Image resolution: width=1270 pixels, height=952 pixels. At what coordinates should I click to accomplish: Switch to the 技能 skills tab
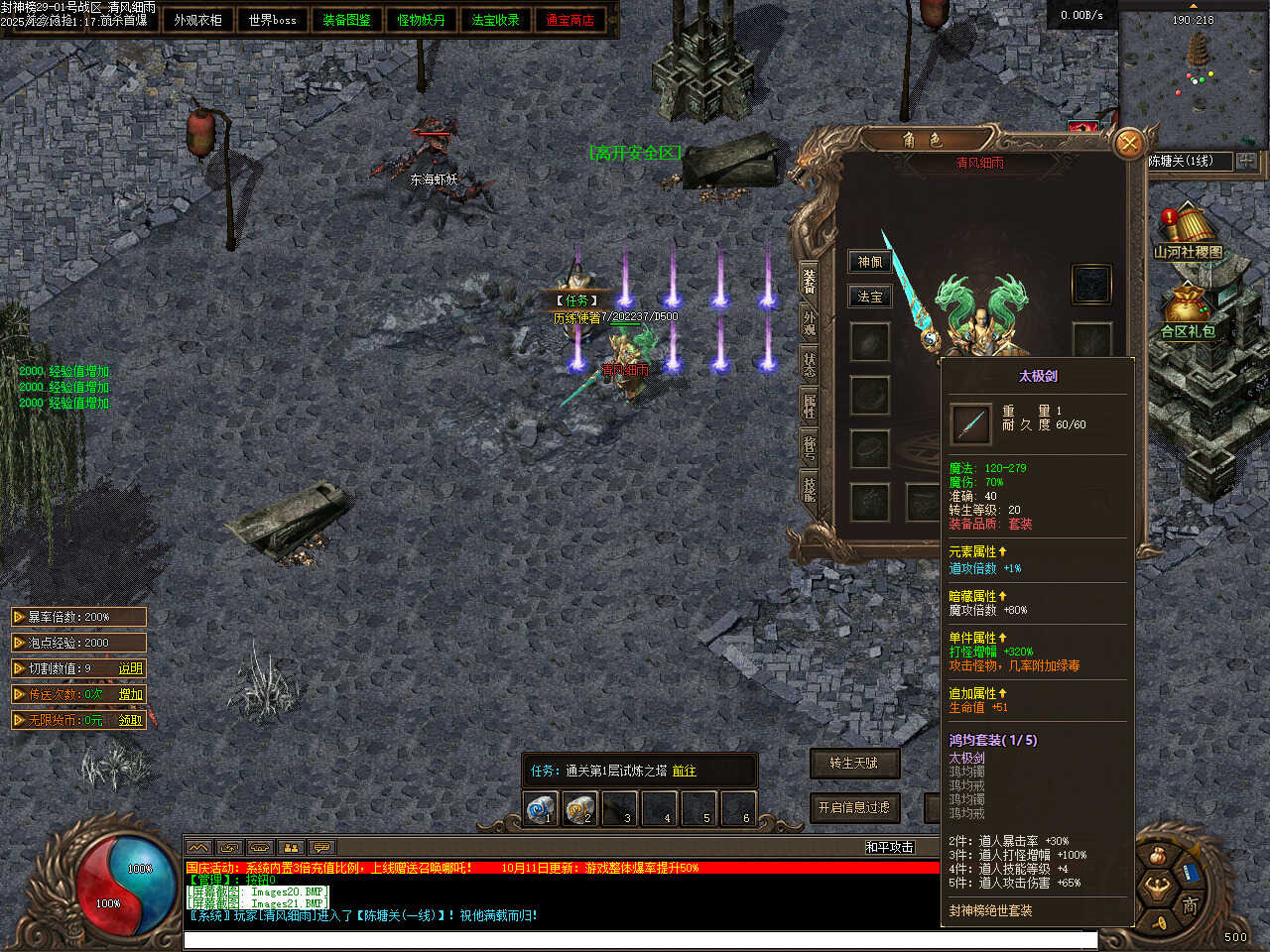tap(810, 486)
